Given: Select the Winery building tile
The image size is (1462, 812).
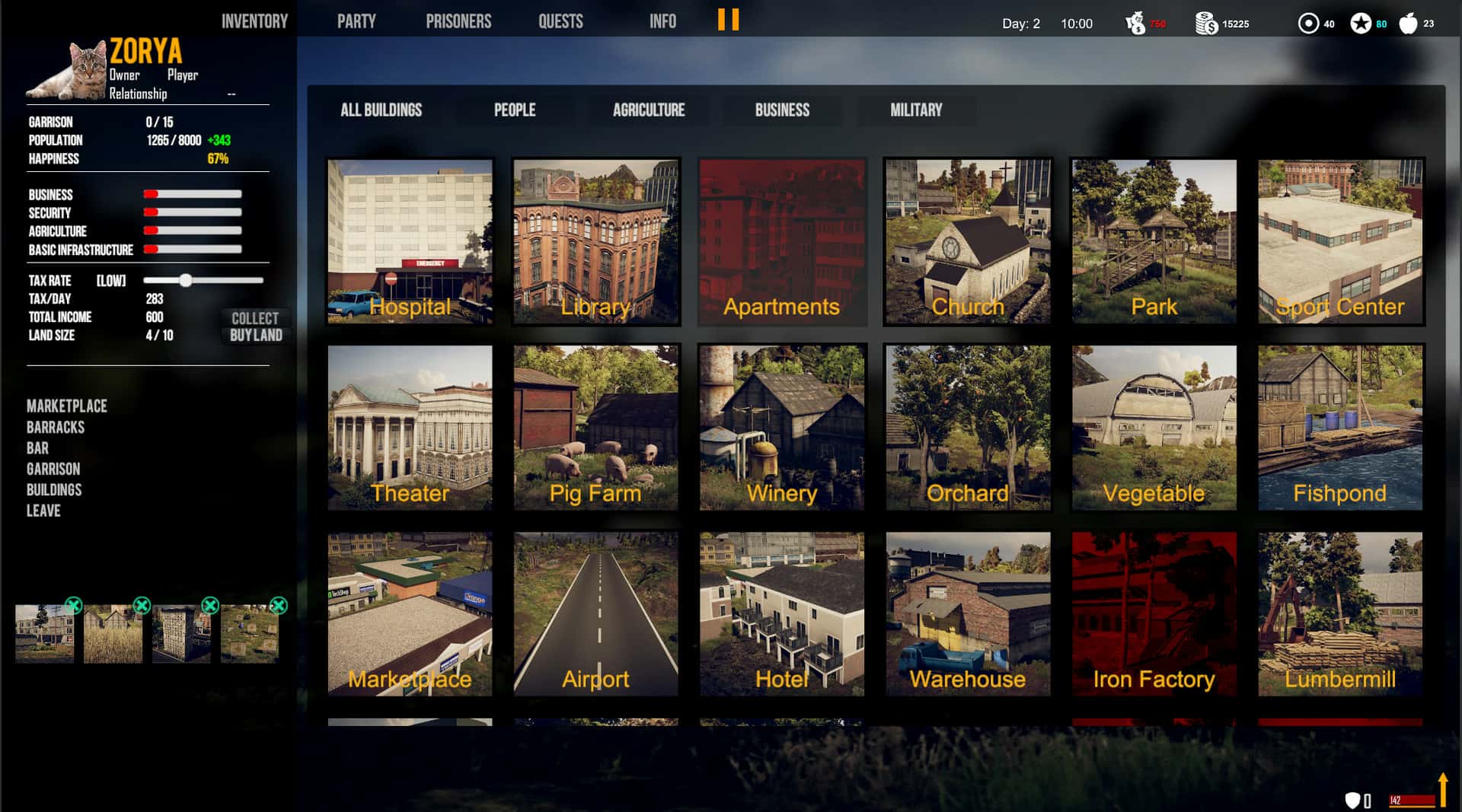Looking at the screenshot, I should coord(781,428).
